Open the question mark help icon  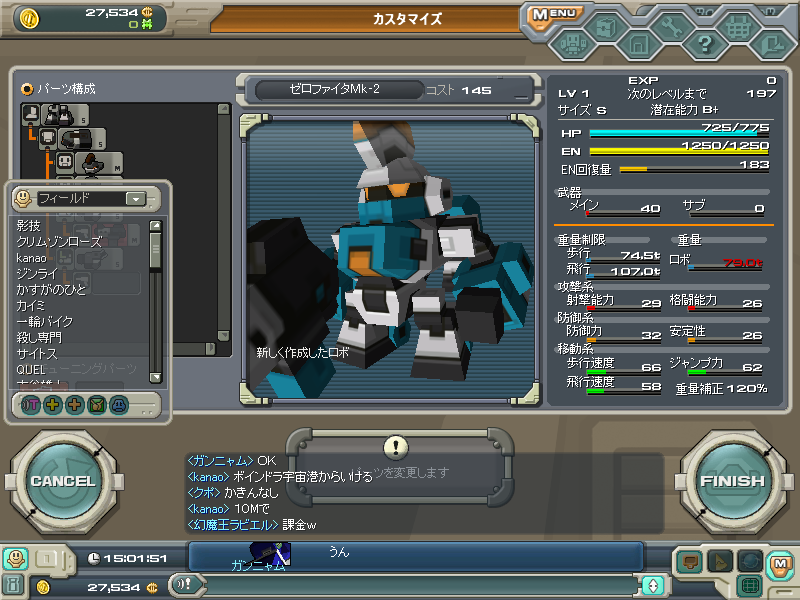pos(704,44)
